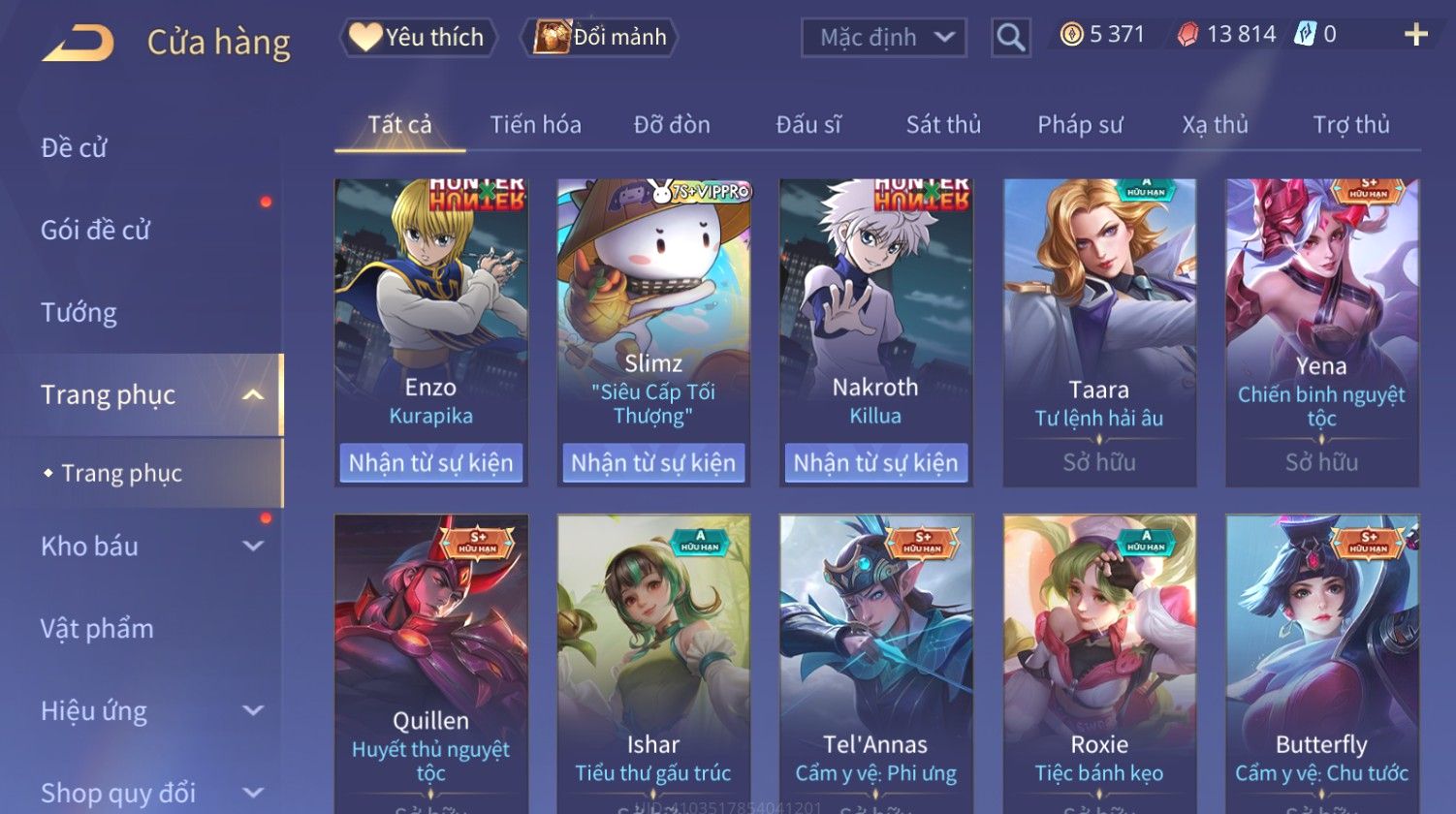Open the Yêu thích favorites list

pos(418,38)
